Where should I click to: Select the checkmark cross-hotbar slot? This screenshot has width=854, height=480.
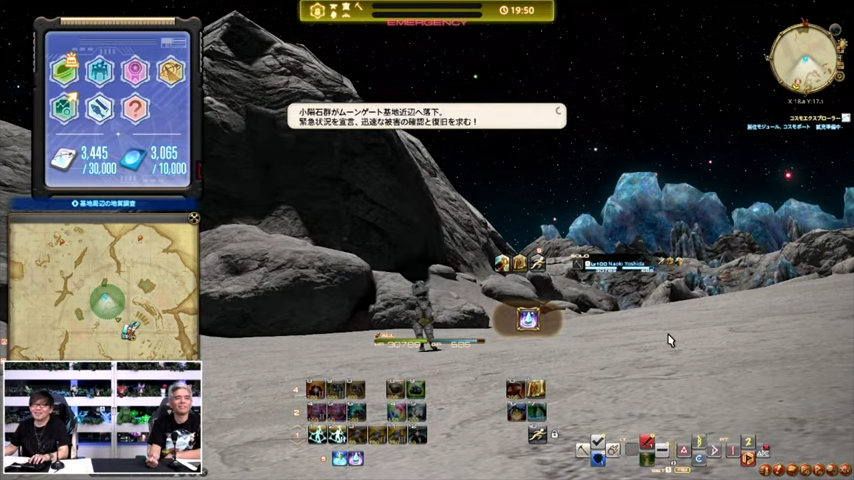(x=598, y=442)
